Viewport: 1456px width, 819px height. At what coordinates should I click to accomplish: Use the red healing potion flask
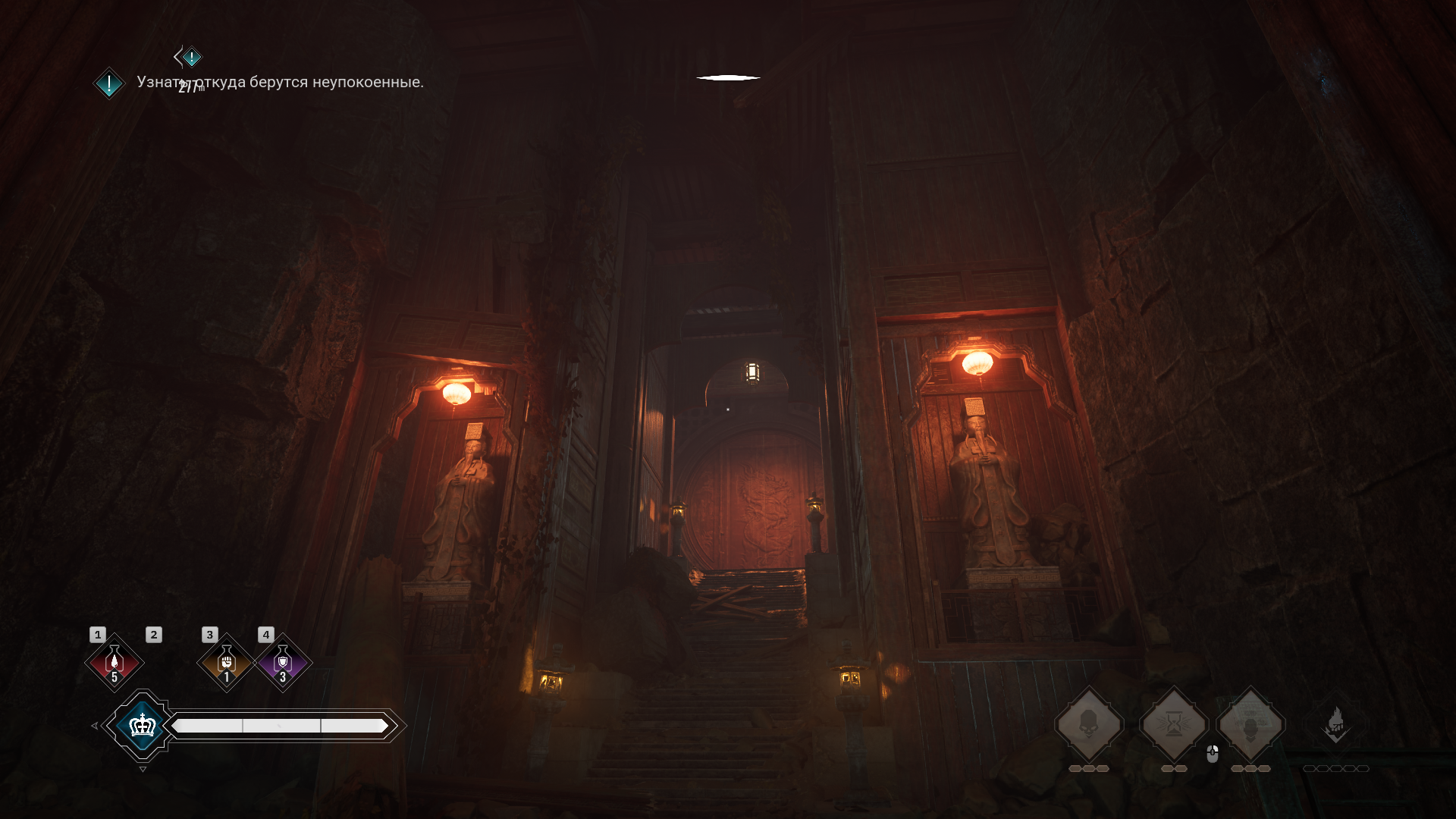tap(115, 662)
